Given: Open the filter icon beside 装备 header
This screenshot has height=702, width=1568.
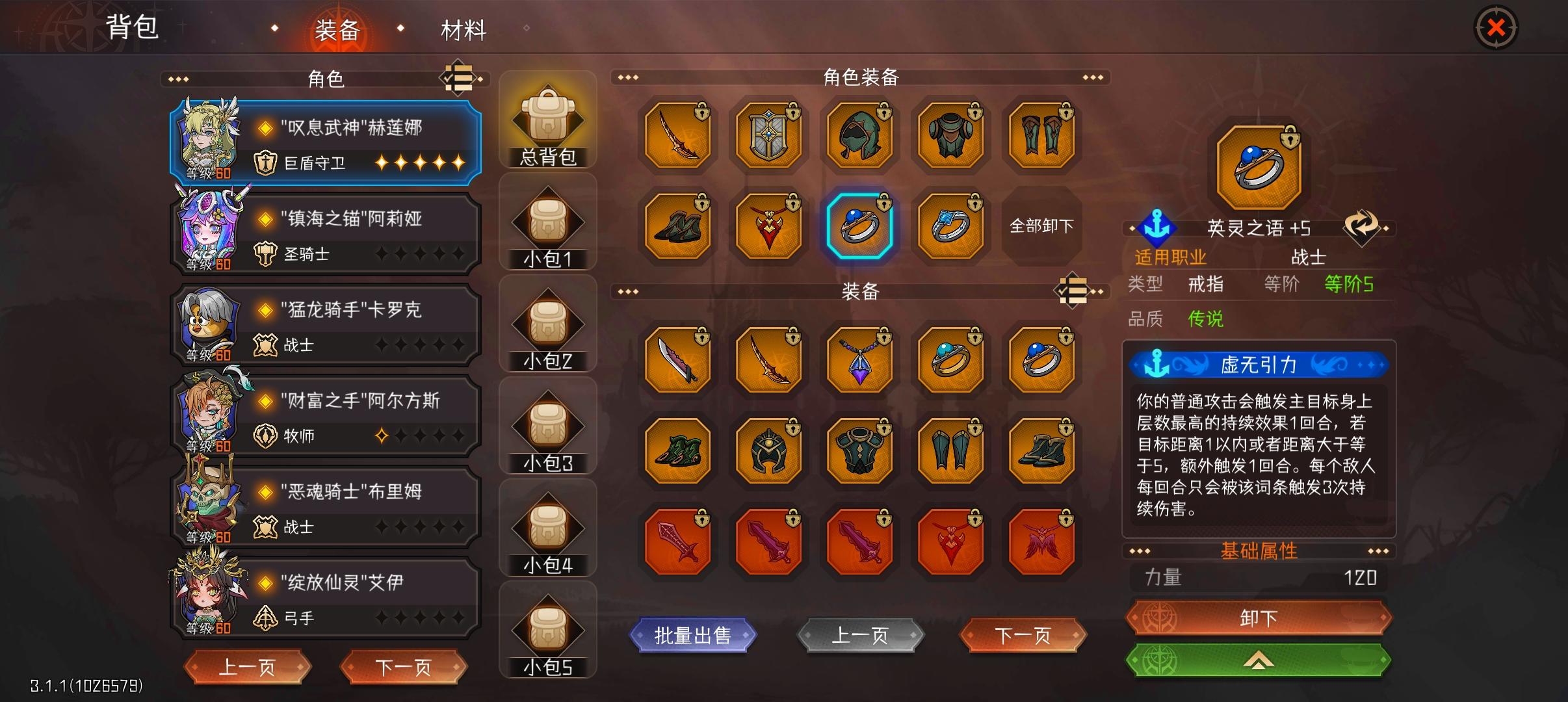Looking at the screenshot, I should click(1073, 291).
